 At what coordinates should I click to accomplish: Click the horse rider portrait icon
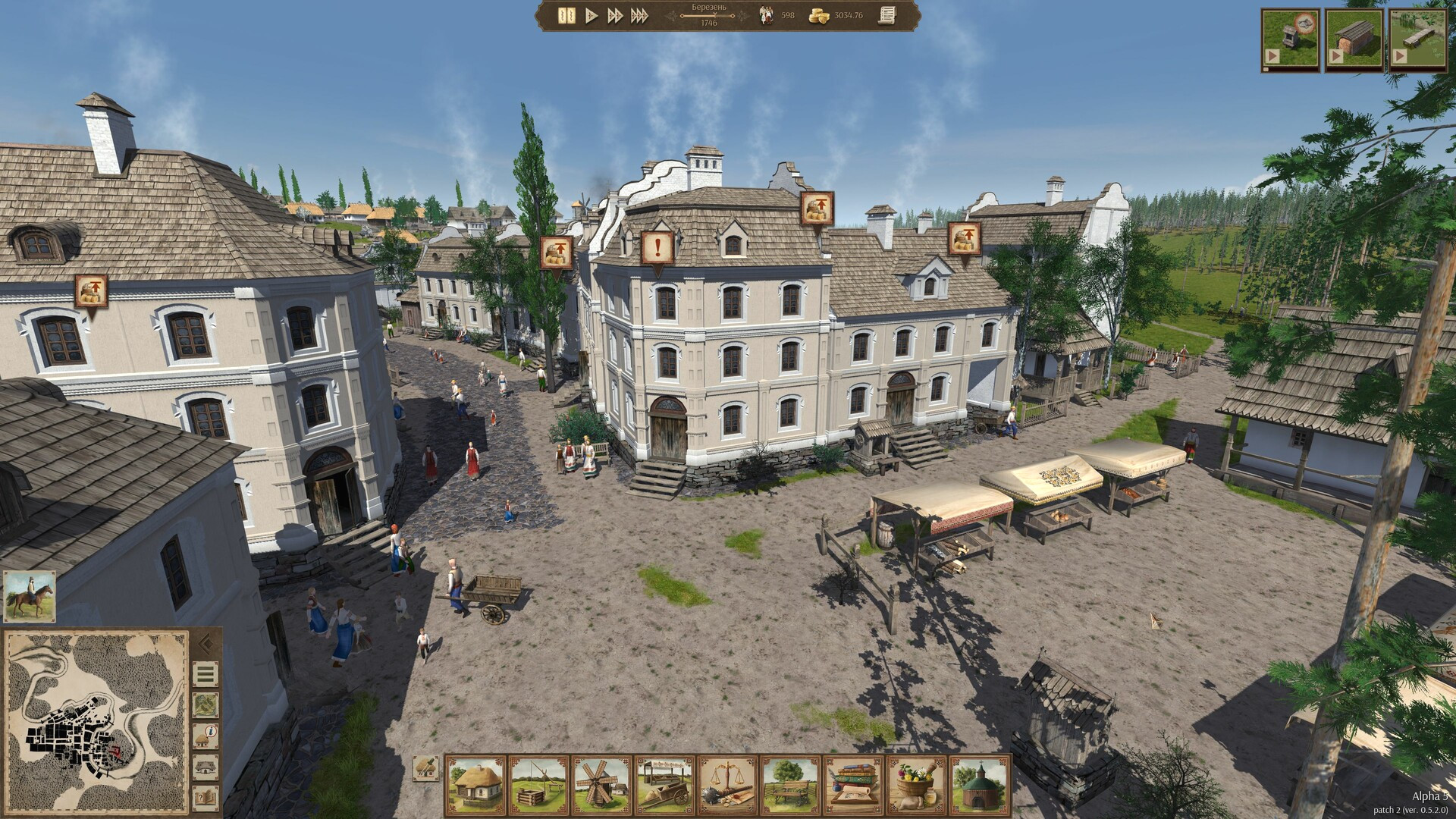click(29, 597)
